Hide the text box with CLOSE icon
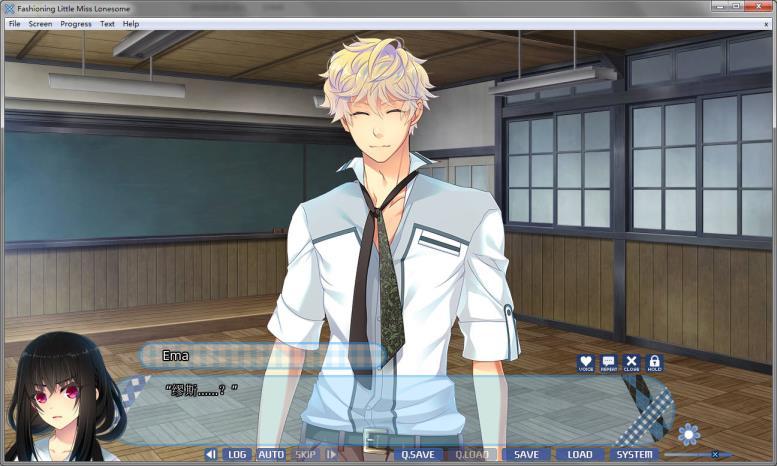This screenshot has height=466, width=777. 631,363
